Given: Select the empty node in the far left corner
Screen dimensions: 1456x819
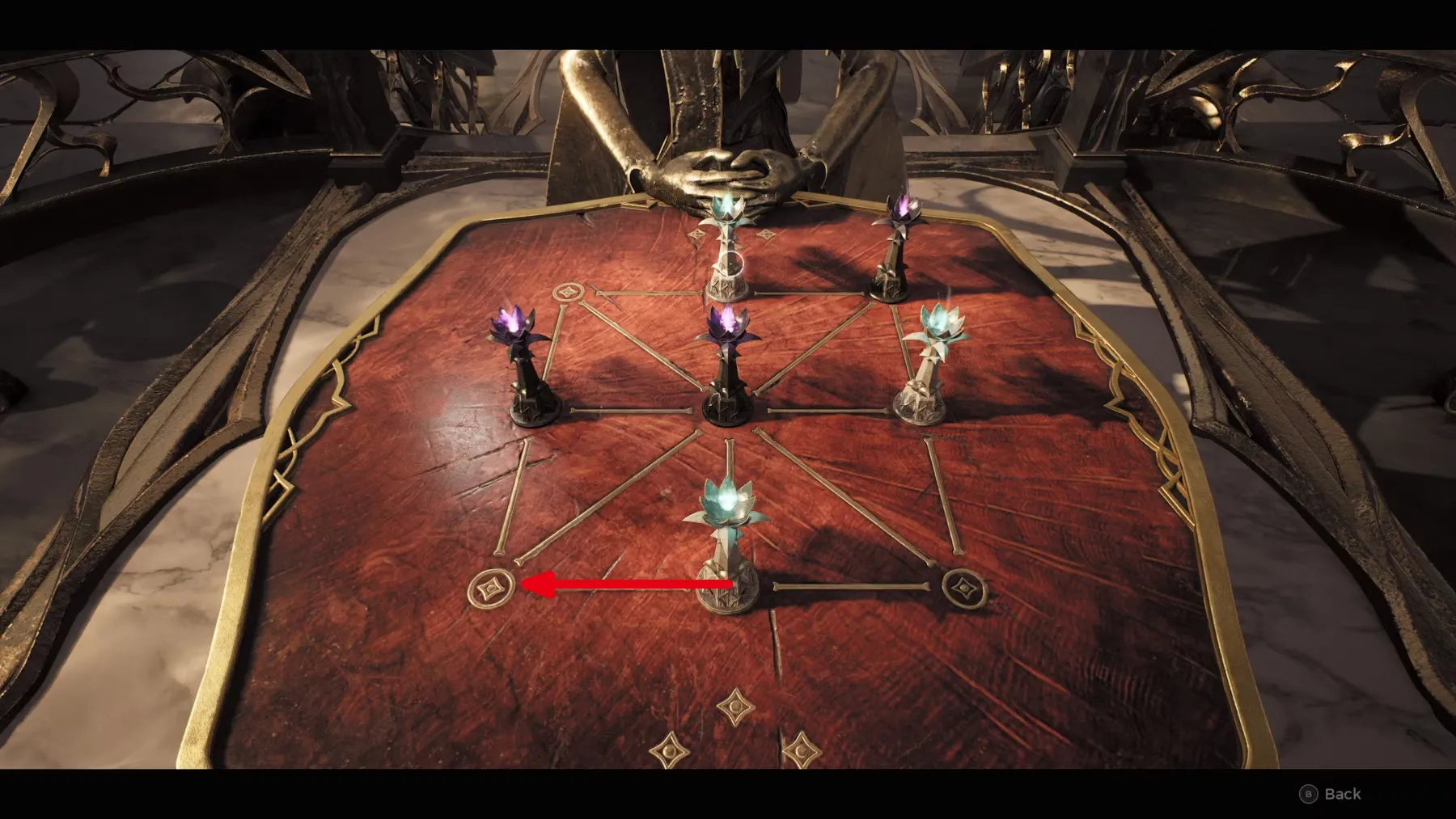Looking at the screenshot, I should point(566,293).
